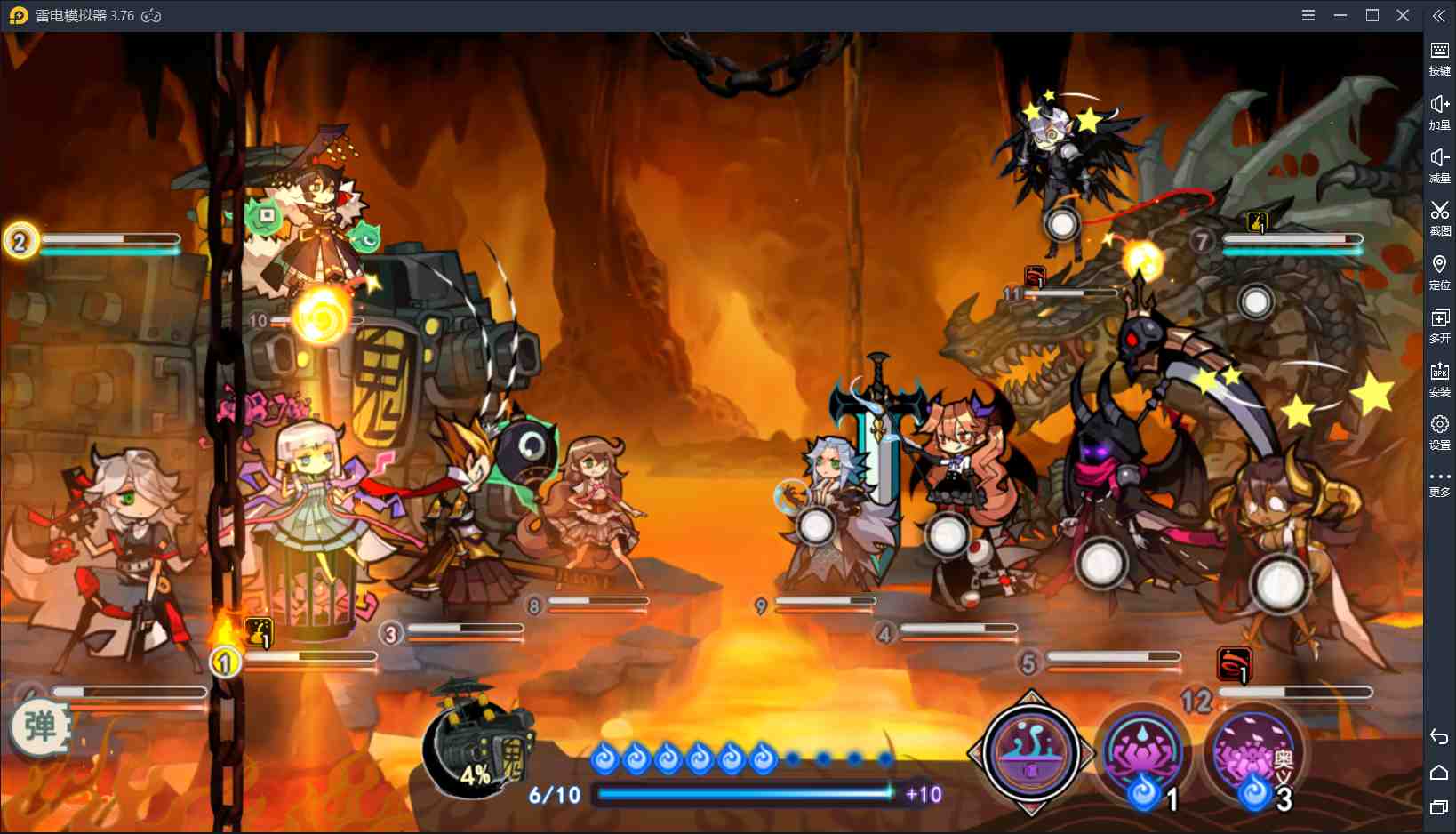1456x834 pixels.
Task: Activate the diamond-framed purple fountain skill
Action: pyautogui.click(x=1031, y=752)
